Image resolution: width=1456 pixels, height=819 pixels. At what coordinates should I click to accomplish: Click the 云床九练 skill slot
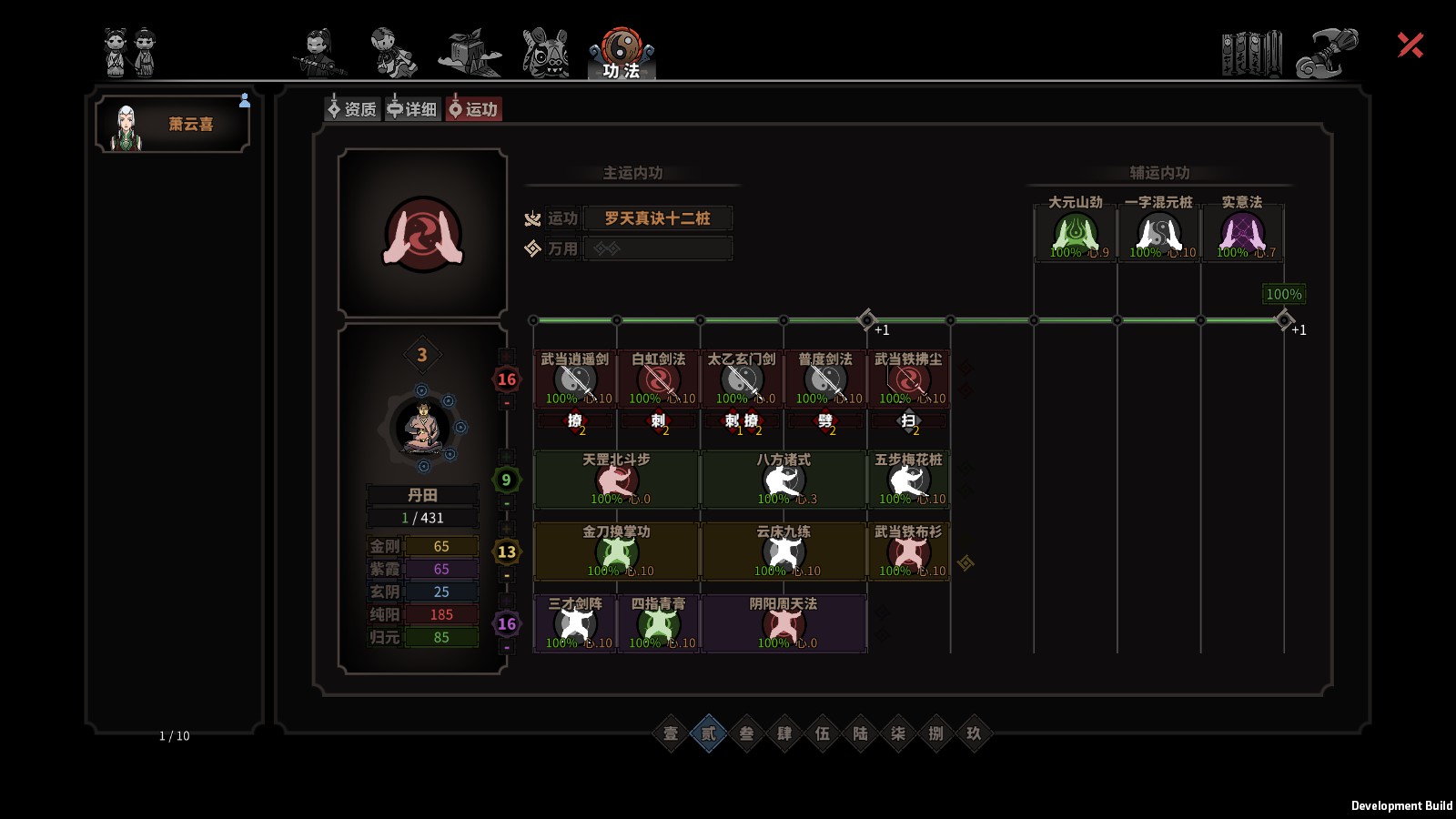point(784,551)
